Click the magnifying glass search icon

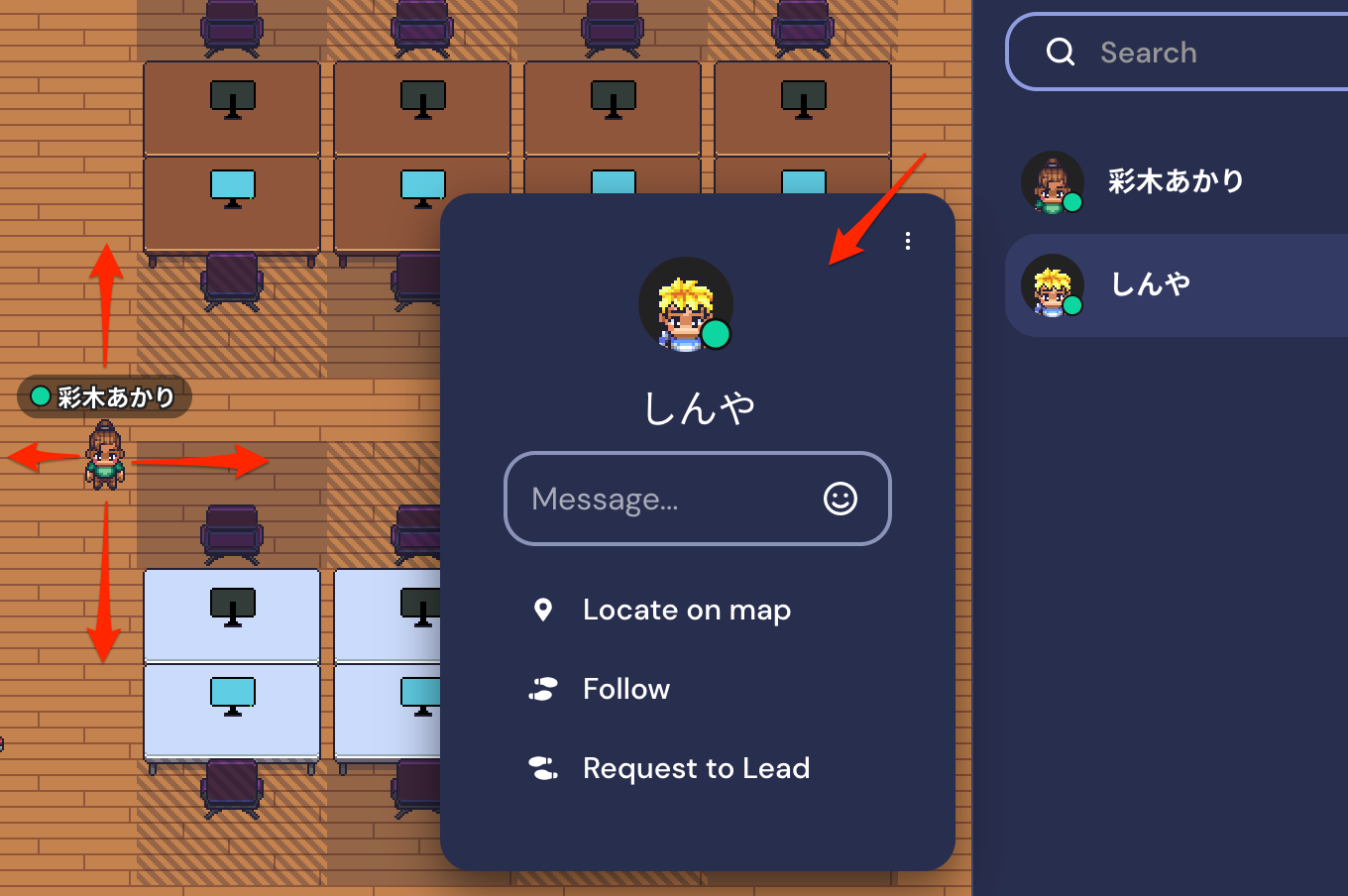[1061, 52]
